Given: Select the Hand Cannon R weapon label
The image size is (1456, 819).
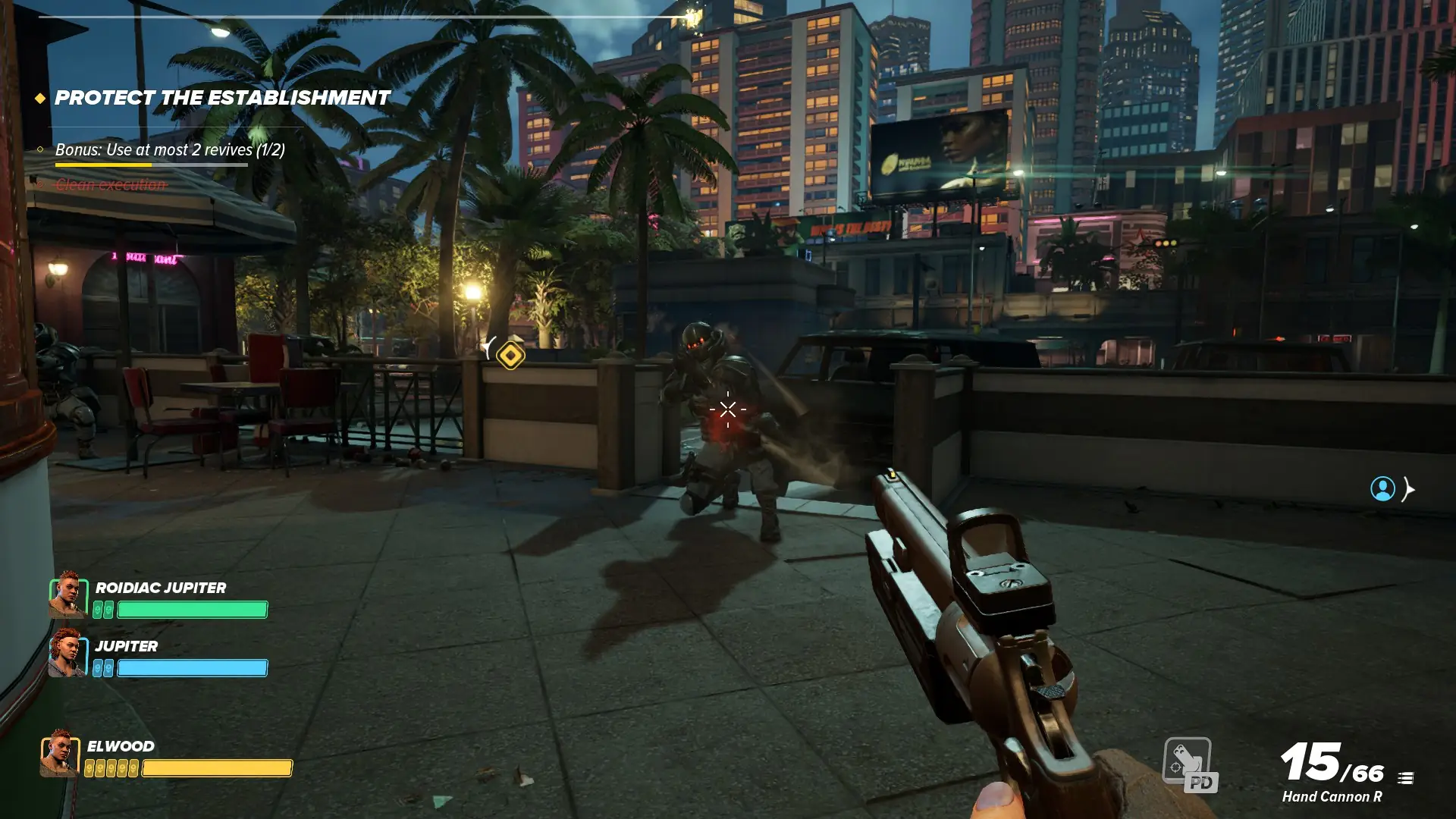Looking at the screenshot, I should 1332,796.
